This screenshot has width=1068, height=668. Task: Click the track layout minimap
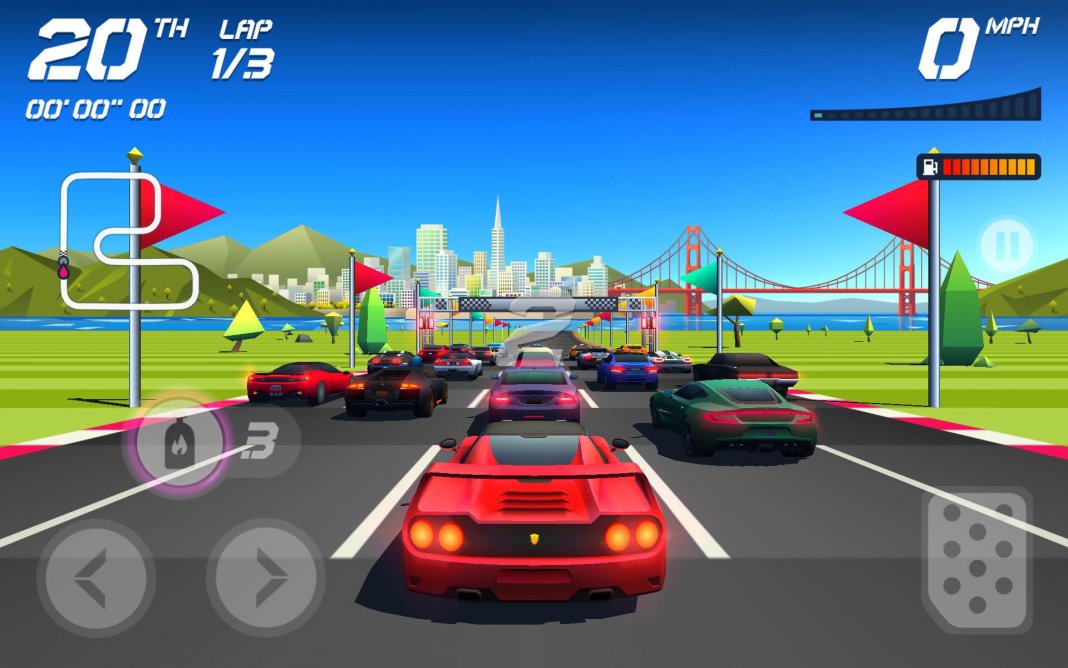122,240
